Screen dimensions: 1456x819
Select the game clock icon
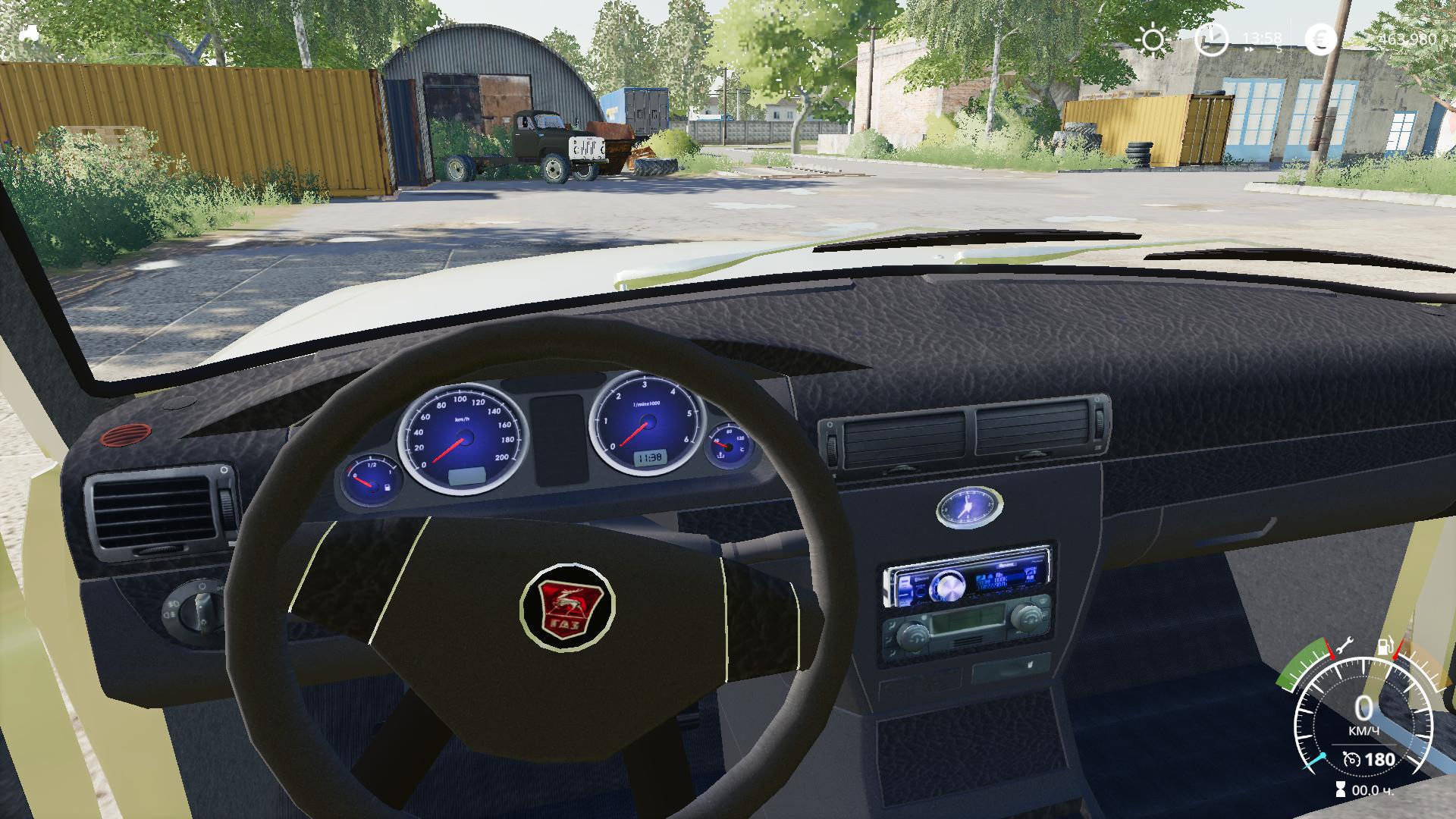pos(1211,39)
